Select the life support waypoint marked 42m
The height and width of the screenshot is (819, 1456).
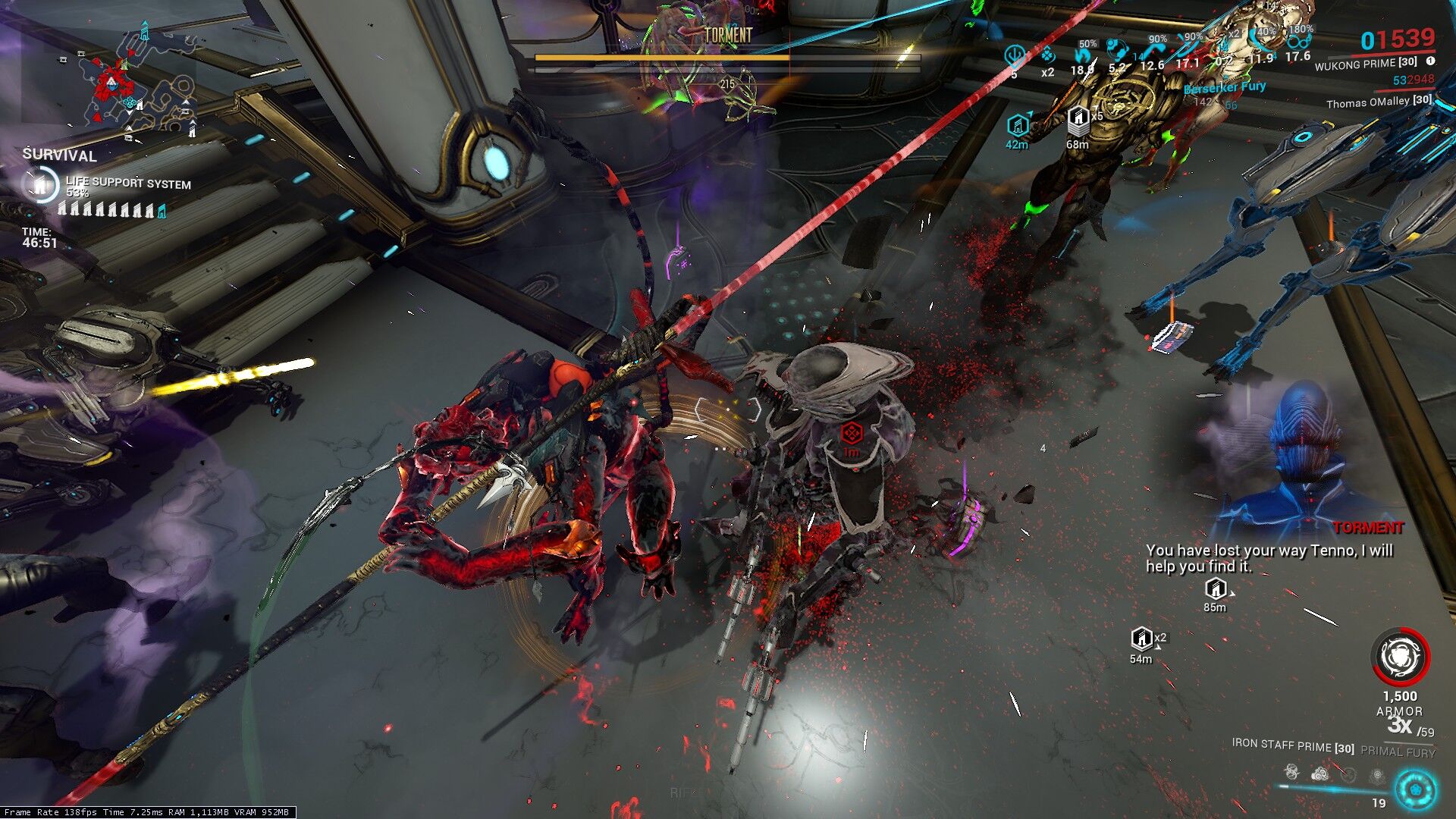click(x=1017, y=125)
